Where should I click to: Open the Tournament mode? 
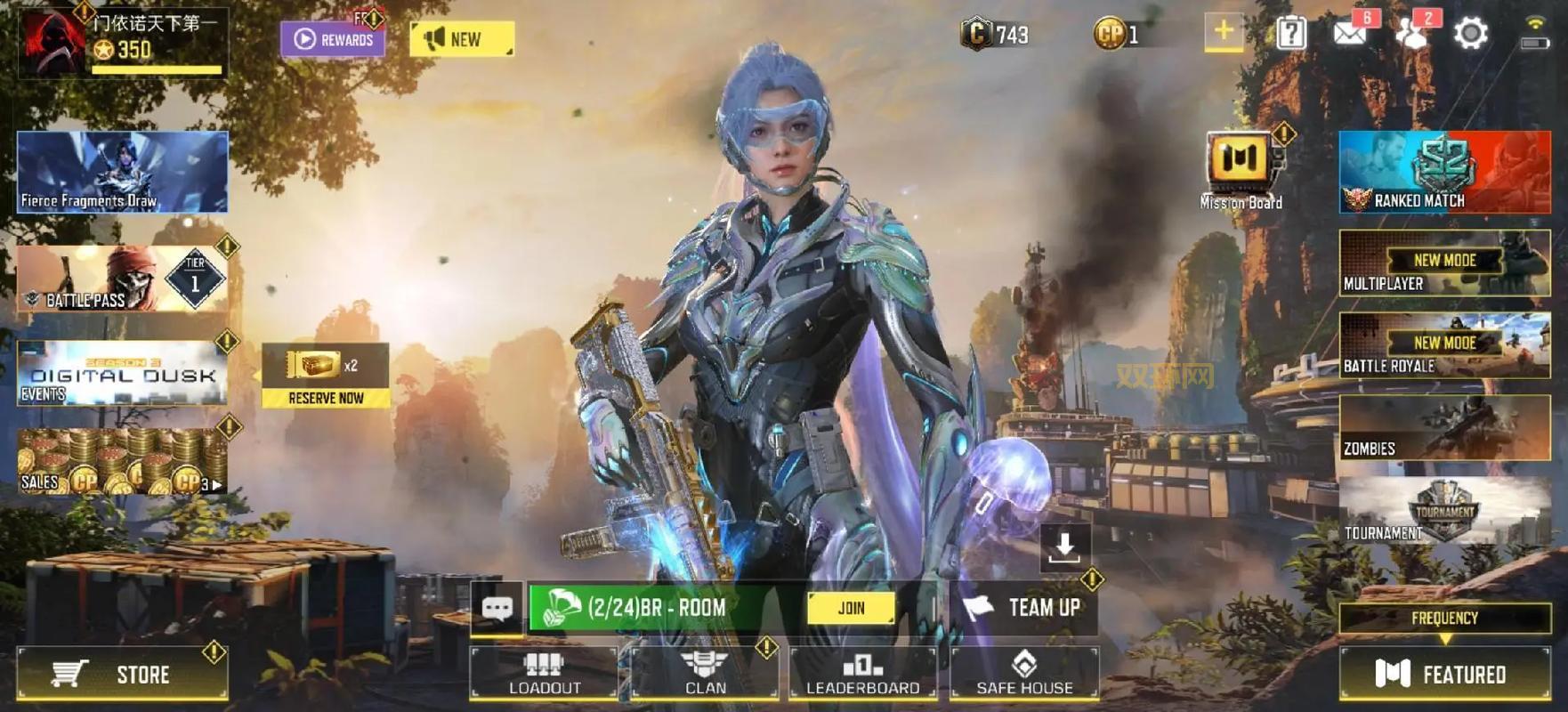pyautogui.click(x=1444, y=510)
